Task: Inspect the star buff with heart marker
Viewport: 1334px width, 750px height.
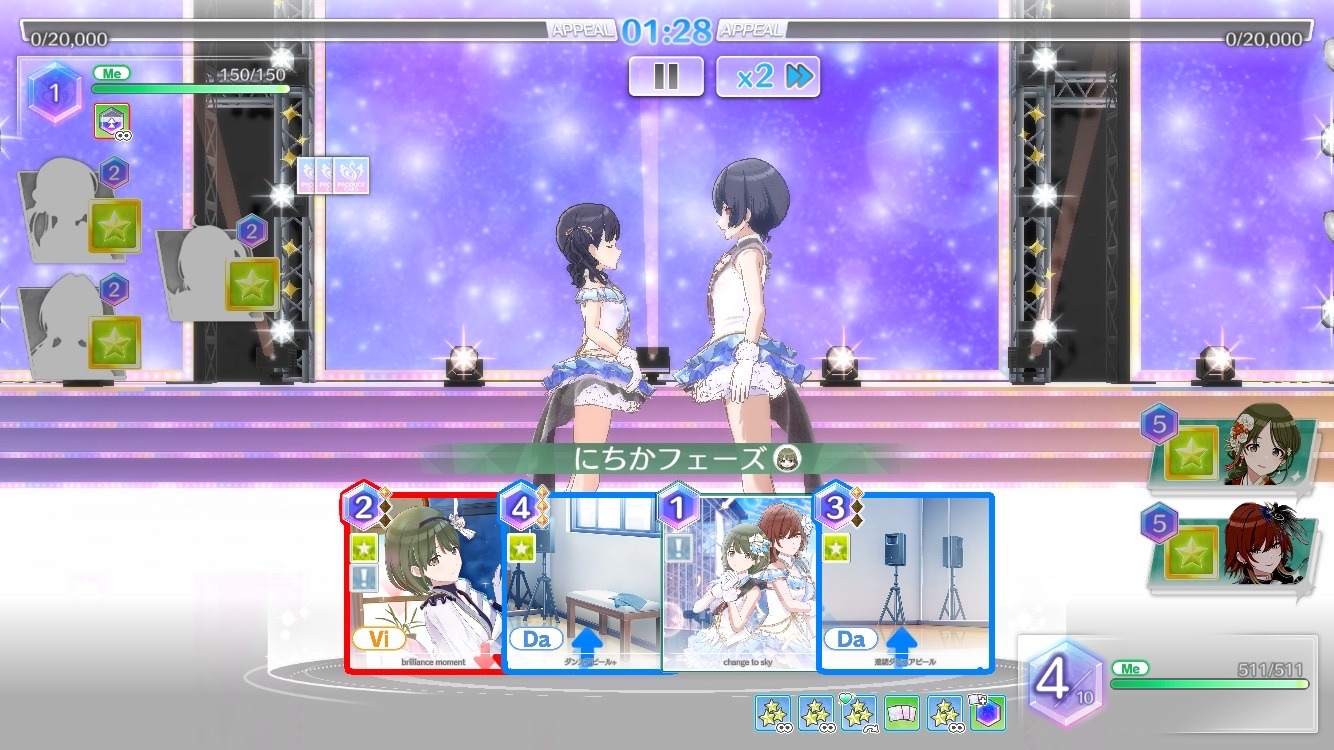Action: pos(858,713)
